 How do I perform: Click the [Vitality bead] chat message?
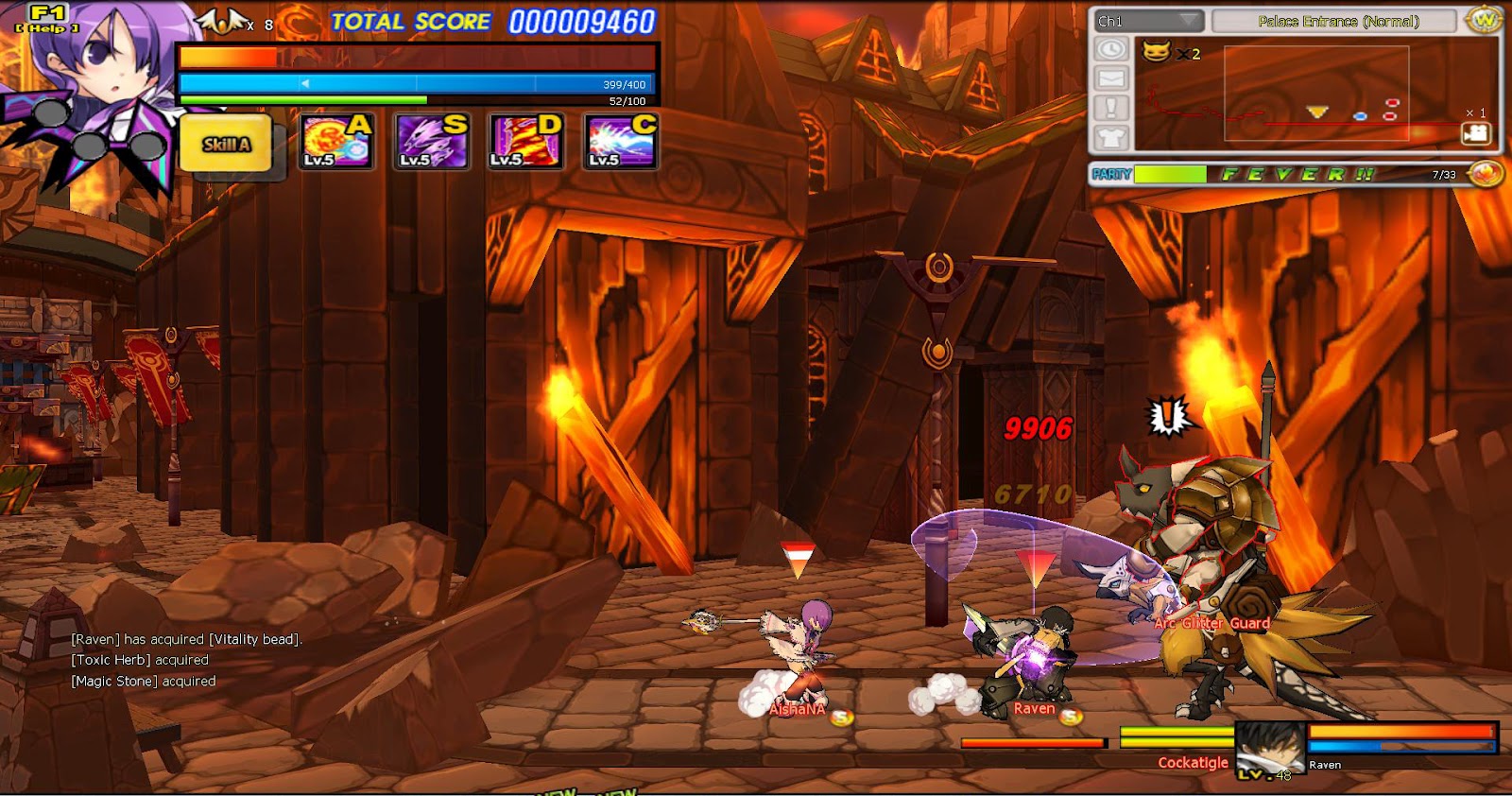pyautogui.click(x=184, y=639)
